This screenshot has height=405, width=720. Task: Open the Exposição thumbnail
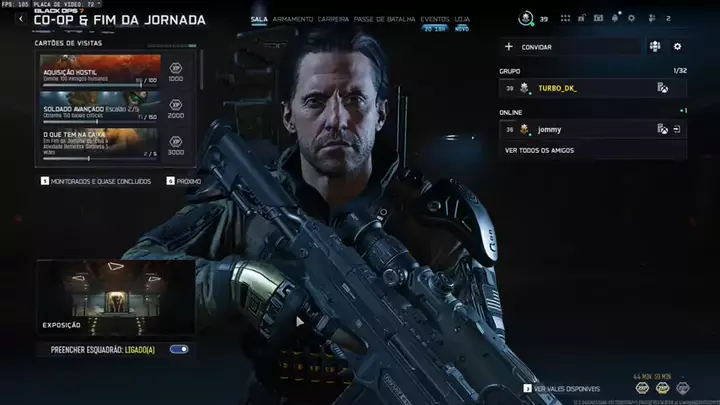pyautogui.click(x=115, y=296)
